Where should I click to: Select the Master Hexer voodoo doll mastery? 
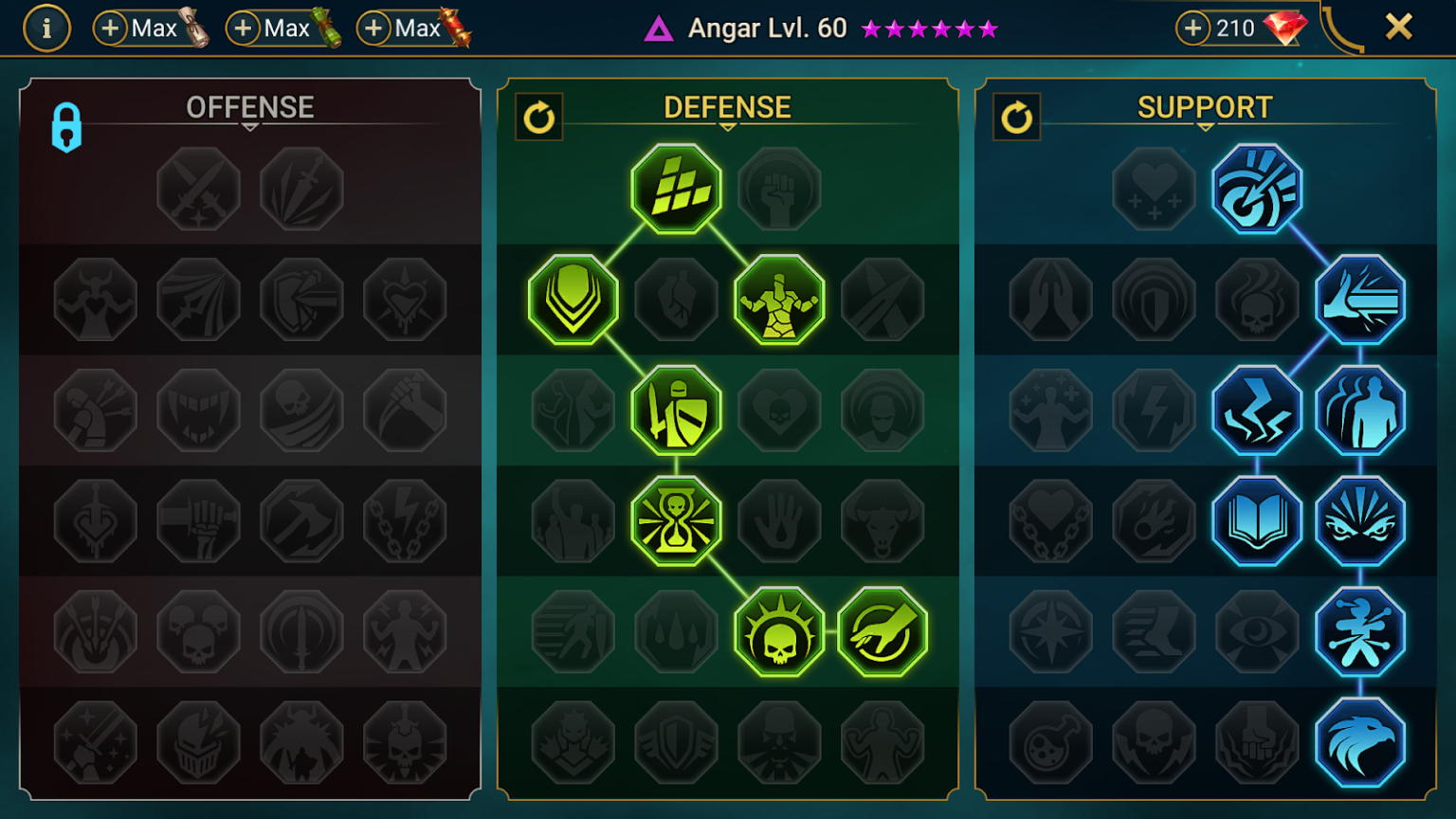1361,632
